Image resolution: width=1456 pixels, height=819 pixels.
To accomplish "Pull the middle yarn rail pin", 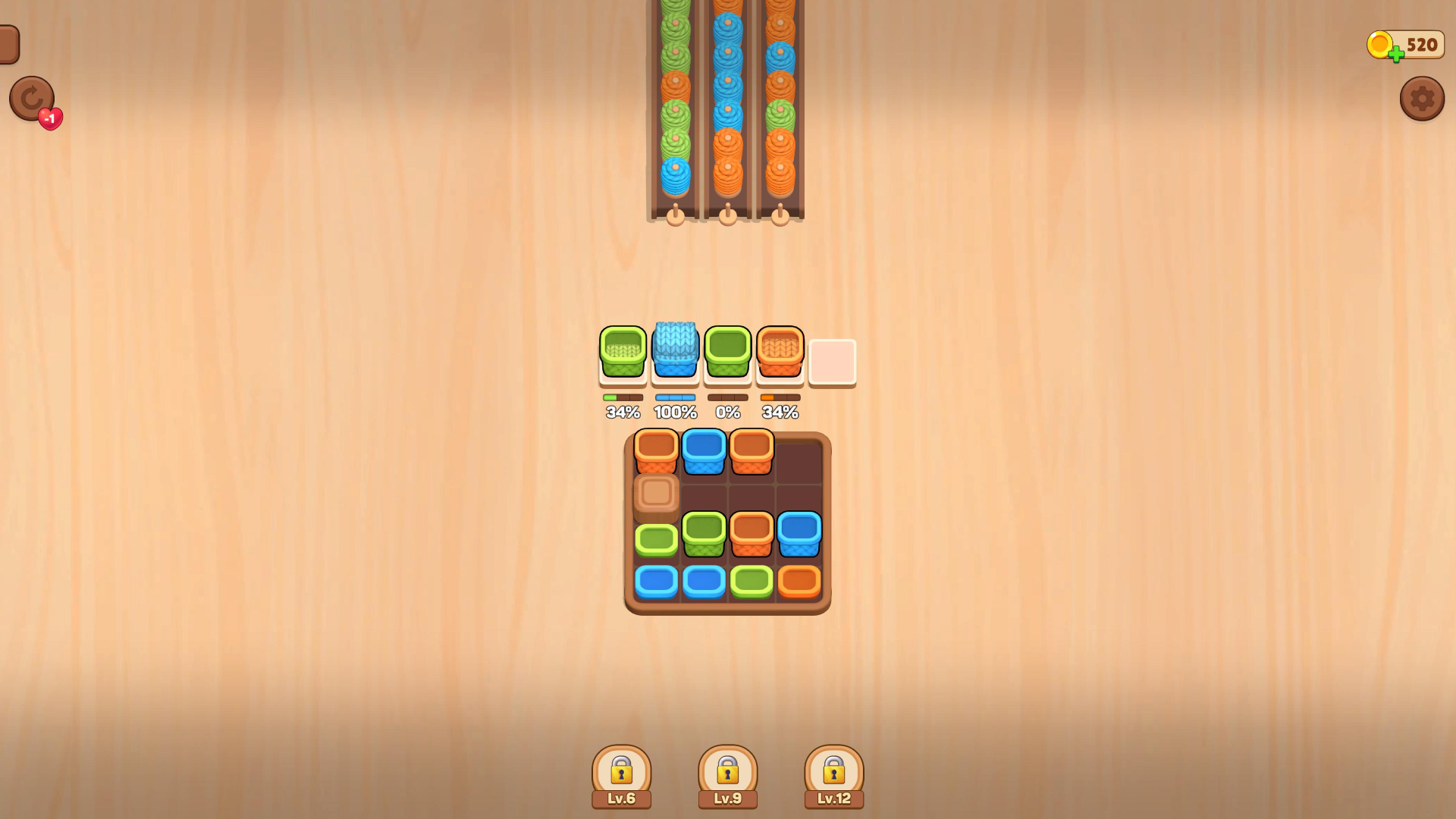I will click(726, 215).
